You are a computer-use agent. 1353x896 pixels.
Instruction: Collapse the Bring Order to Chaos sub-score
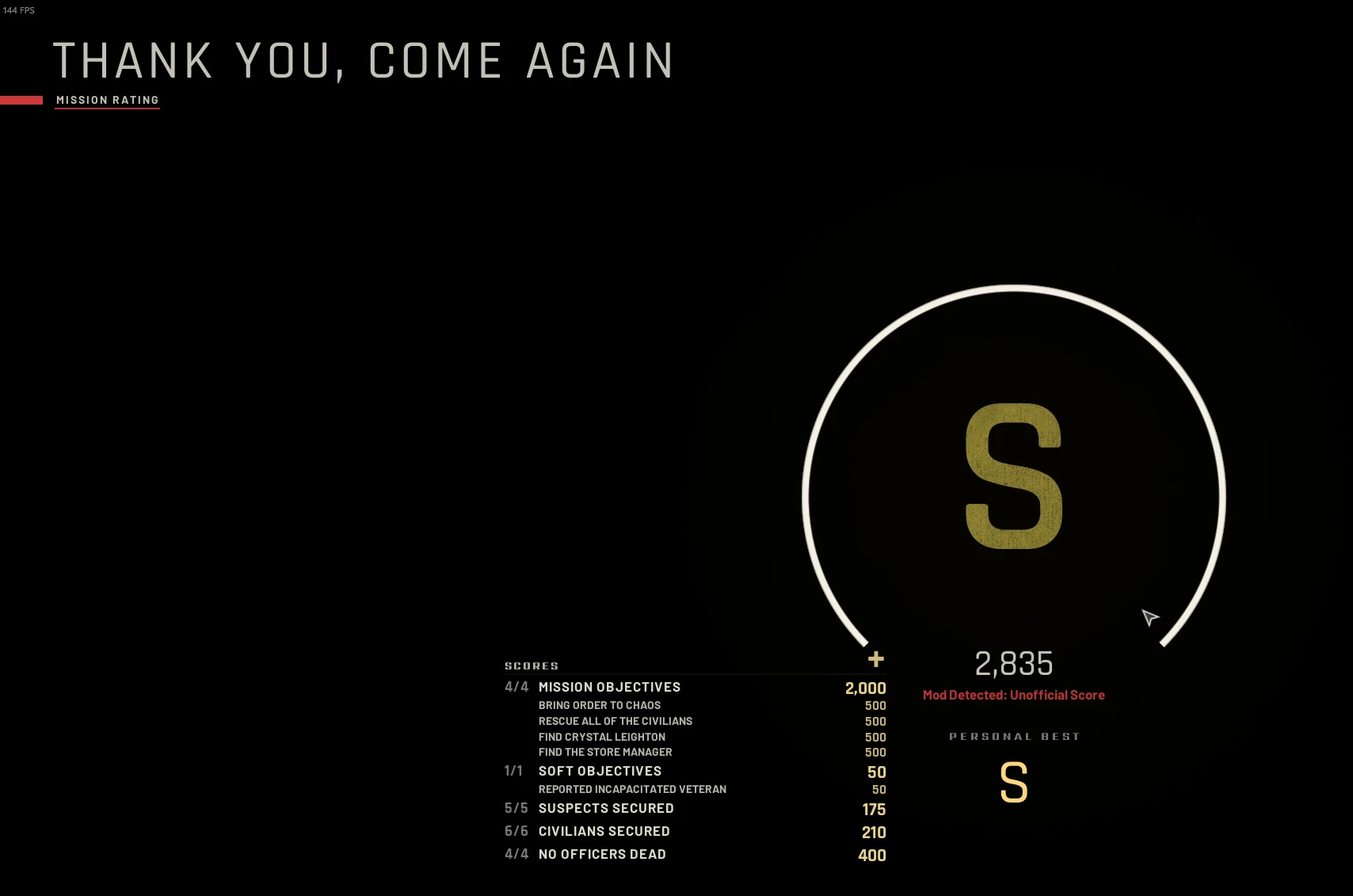600,705
